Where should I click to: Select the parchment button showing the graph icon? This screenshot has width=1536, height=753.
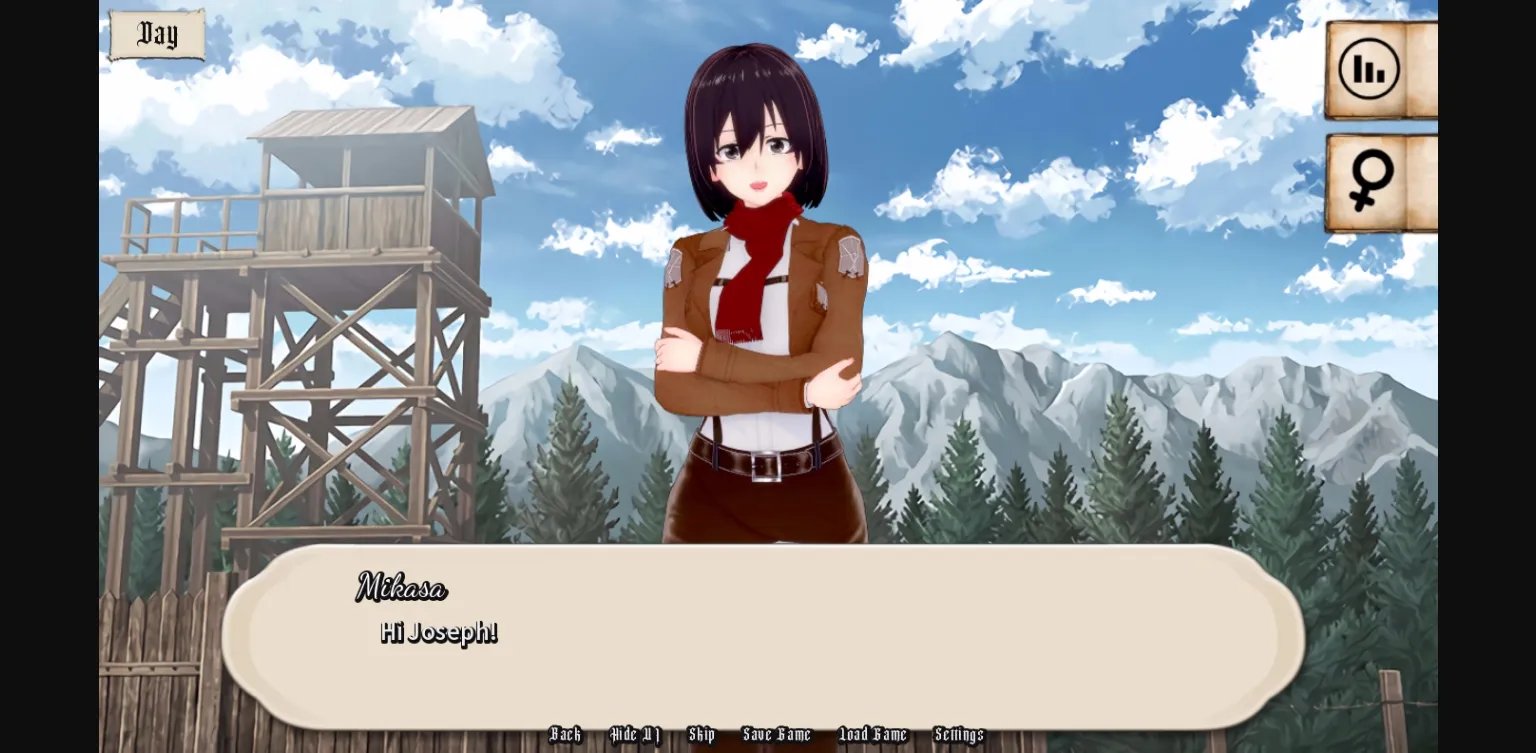point(1369,68)
